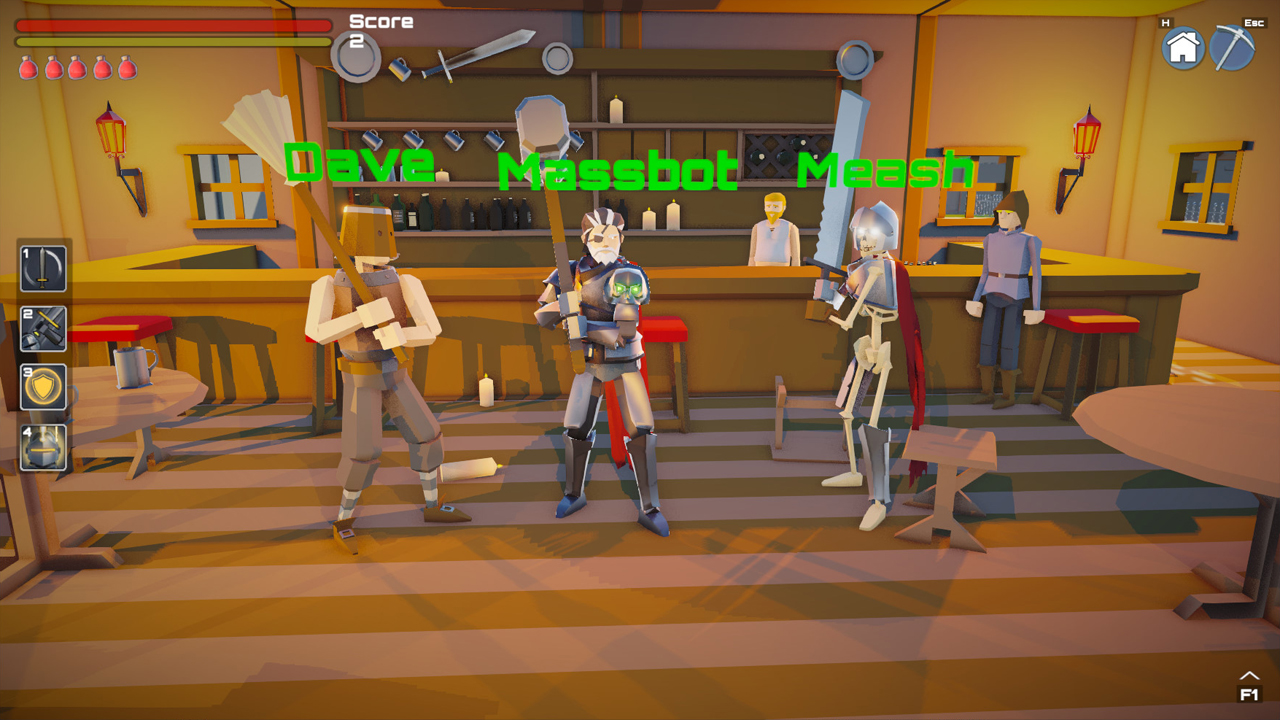1280x720 pixels.
Task: Click the Home icon in the top-right corner
Action: tap(1183, 46)
